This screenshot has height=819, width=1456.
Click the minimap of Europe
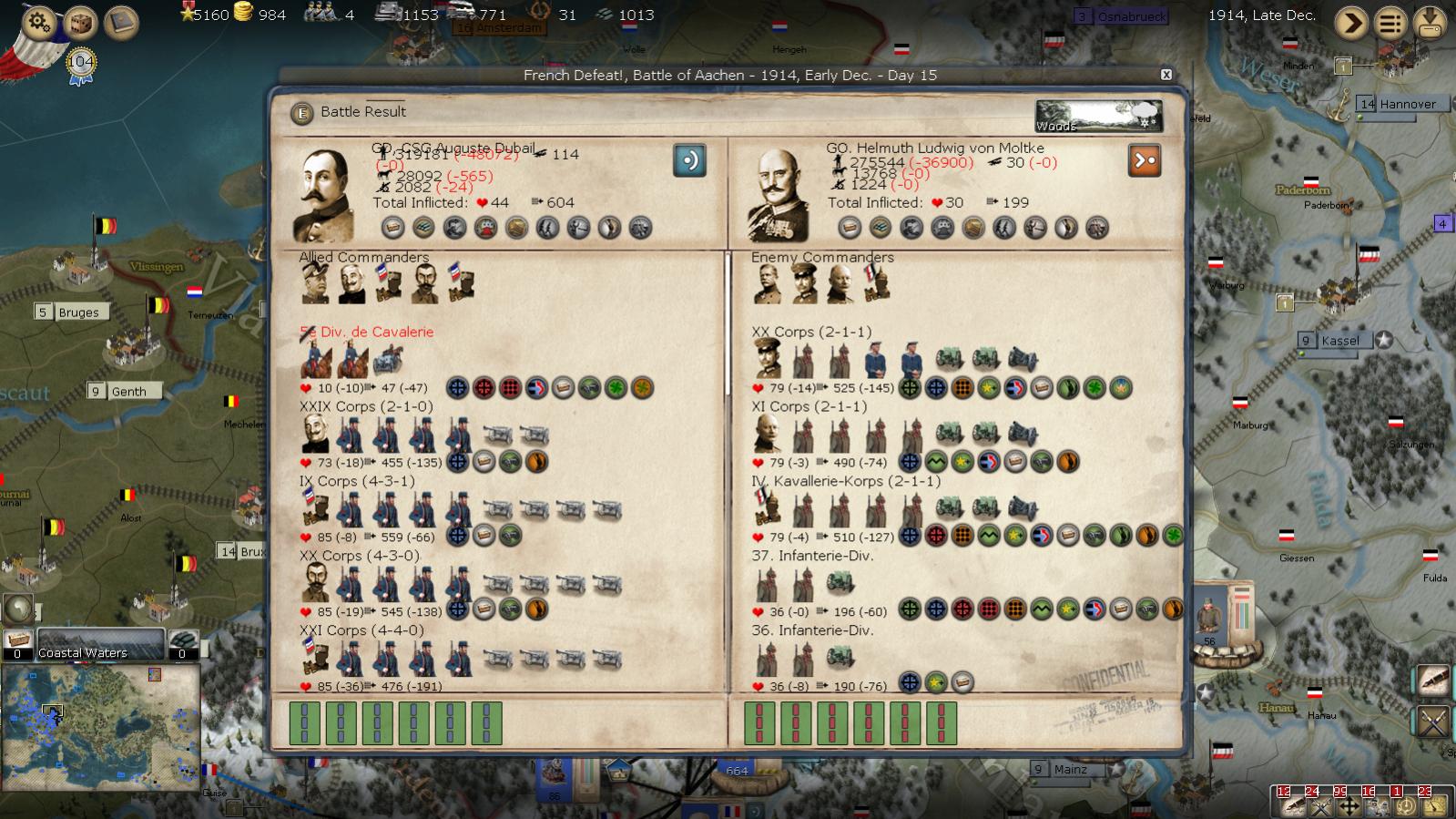tap(100, 726)
